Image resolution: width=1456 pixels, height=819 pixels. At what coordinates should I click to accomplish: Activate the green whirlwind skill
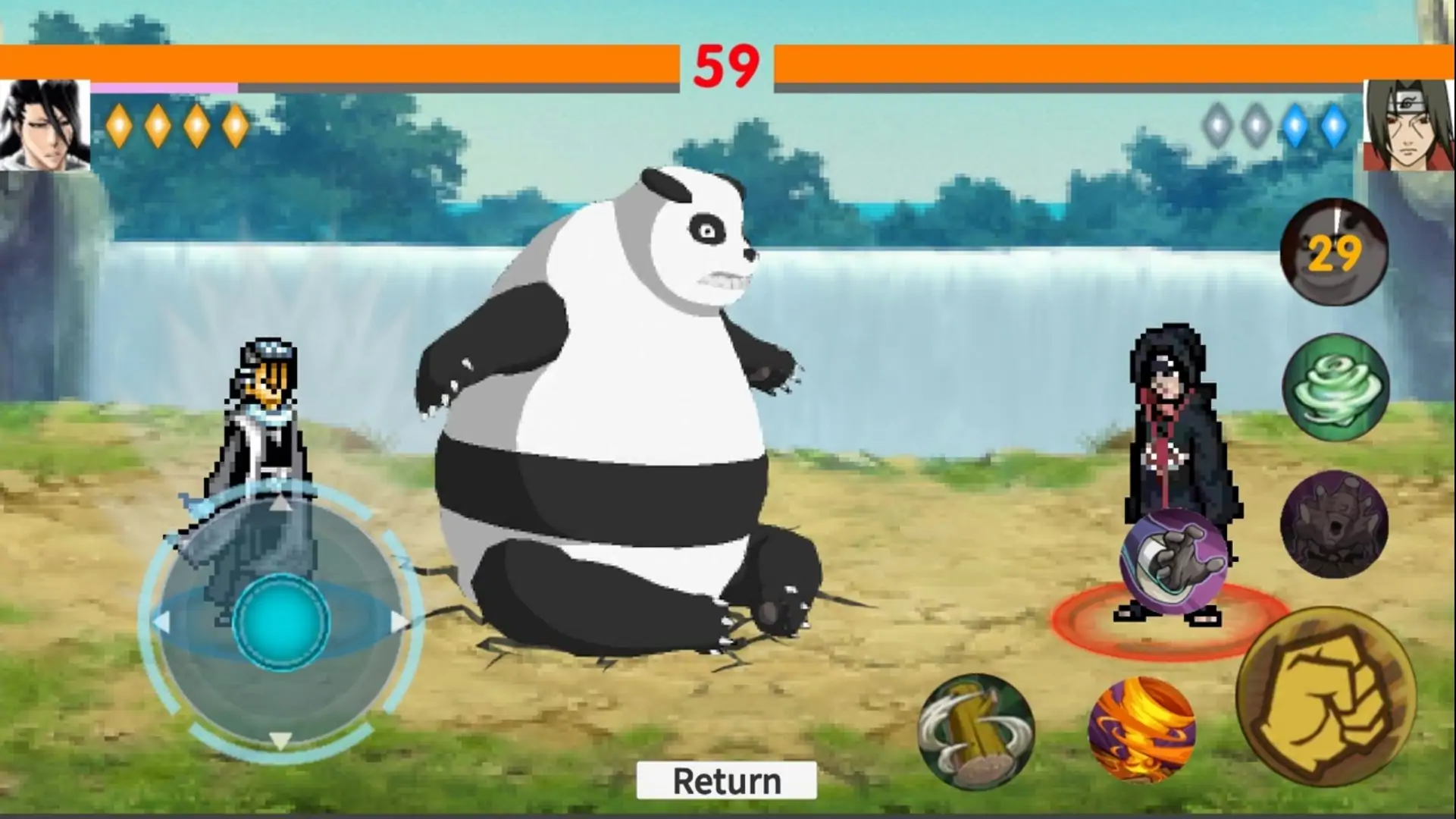coord(1335,387)
